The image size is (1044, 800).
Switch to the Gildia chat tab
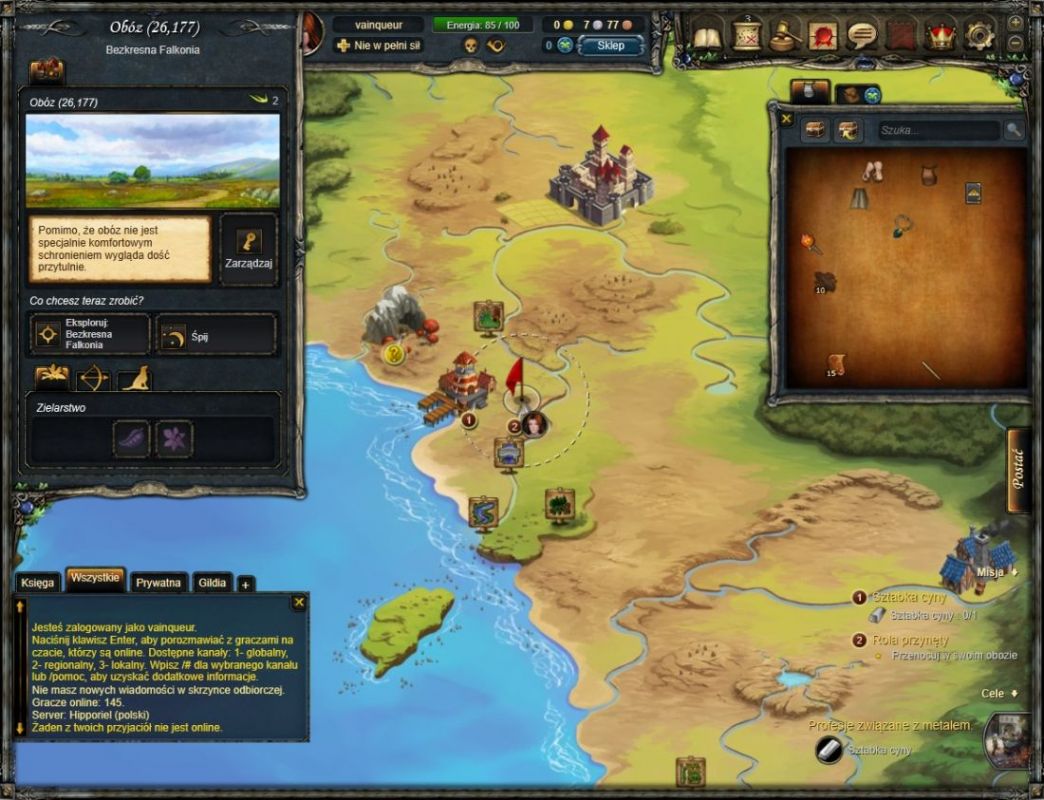(213, 582)
